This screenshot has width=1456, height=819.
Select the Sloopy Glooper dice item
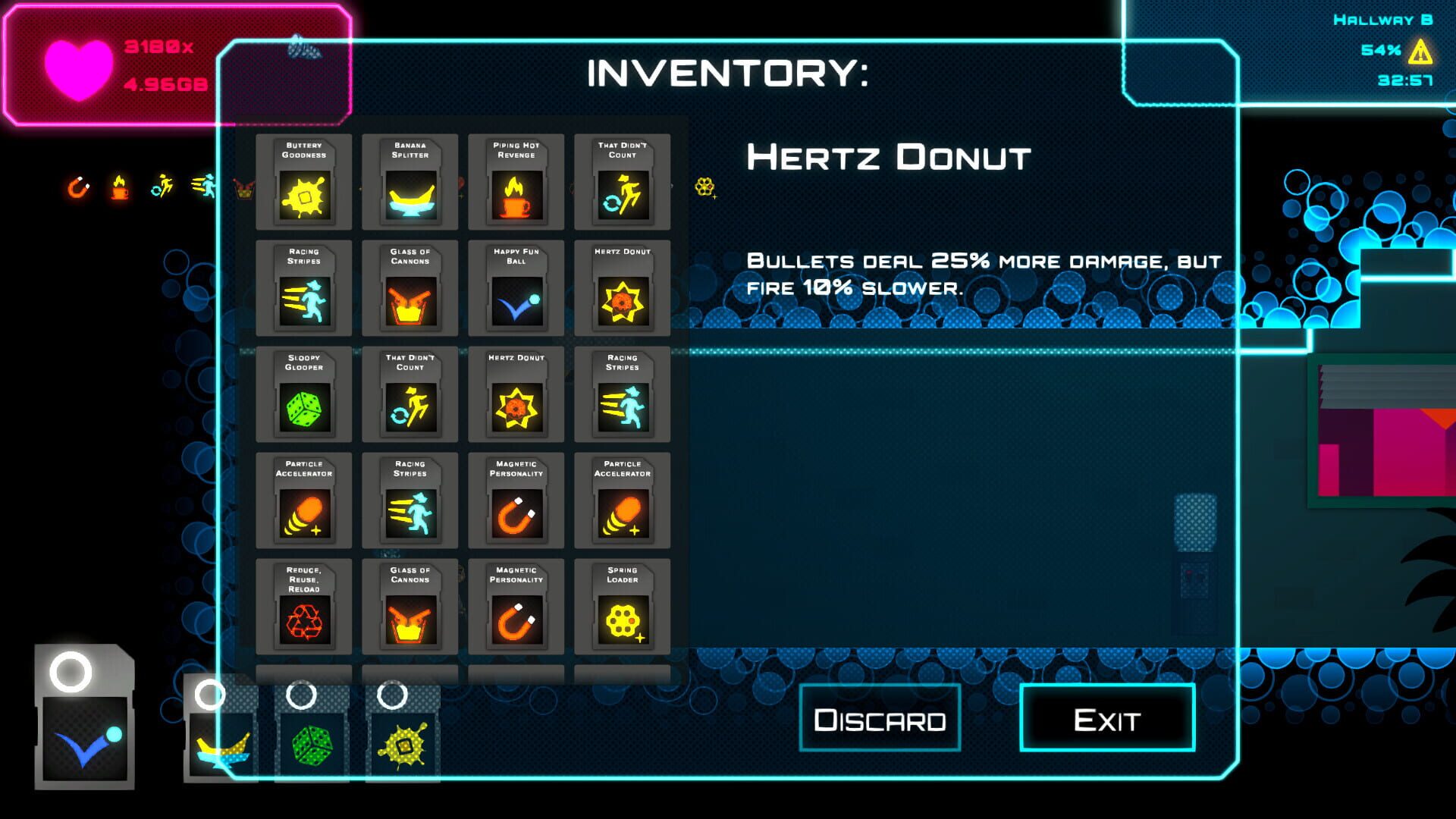click(x=303, y=394)
